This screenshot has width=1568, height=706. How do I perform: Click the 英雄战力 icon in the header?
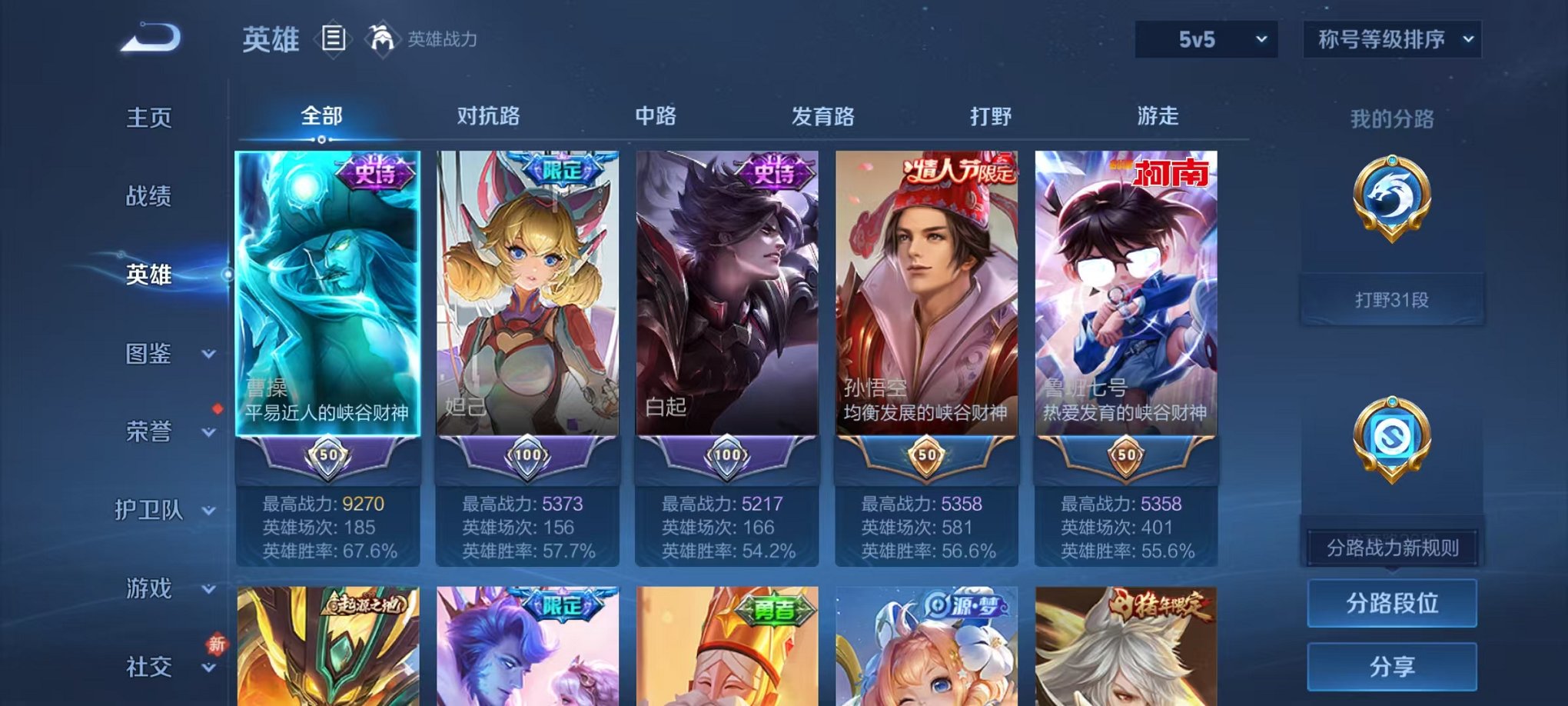381,37
